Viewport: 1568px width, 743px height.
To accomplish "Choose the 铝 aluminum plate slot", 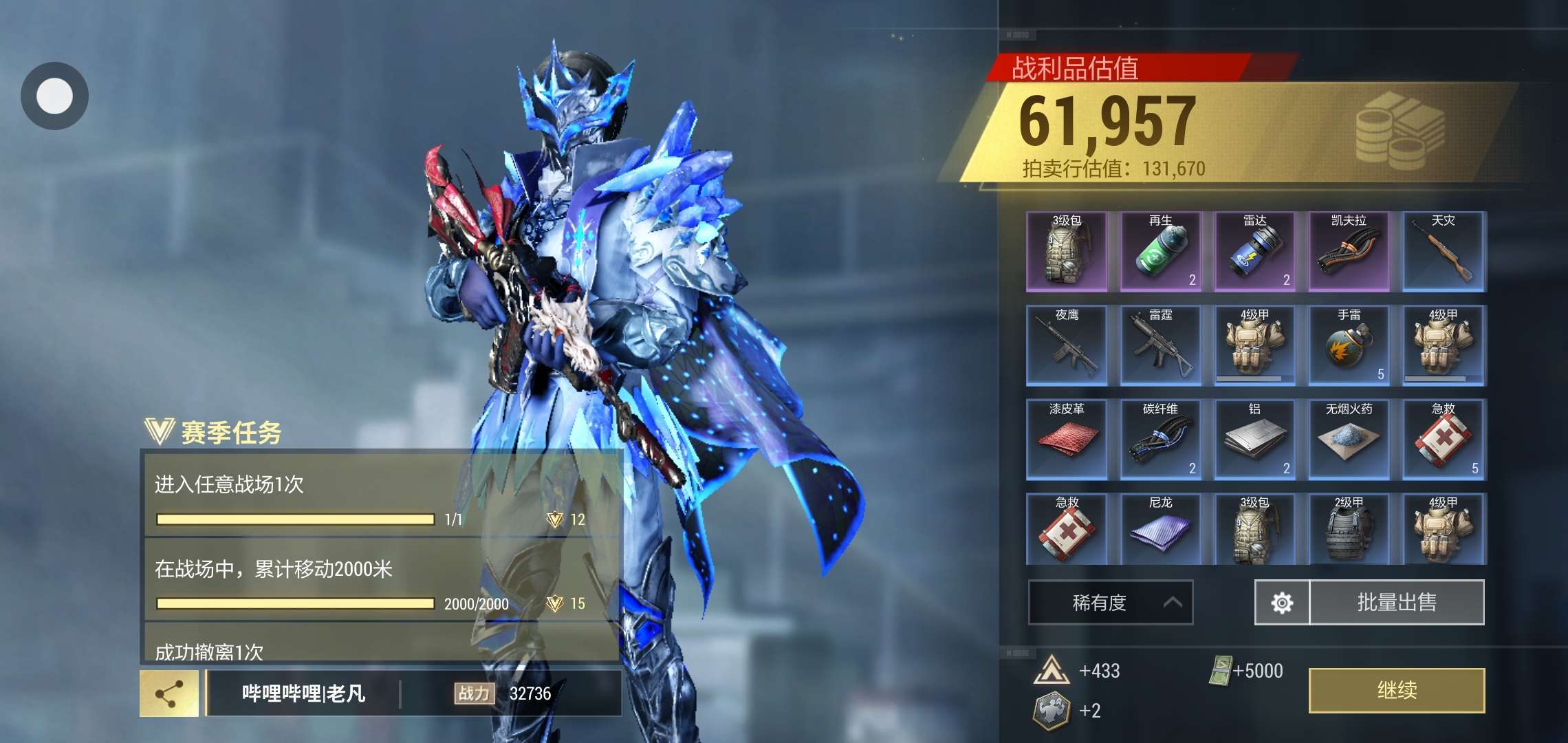I will tap(1254, 440).
